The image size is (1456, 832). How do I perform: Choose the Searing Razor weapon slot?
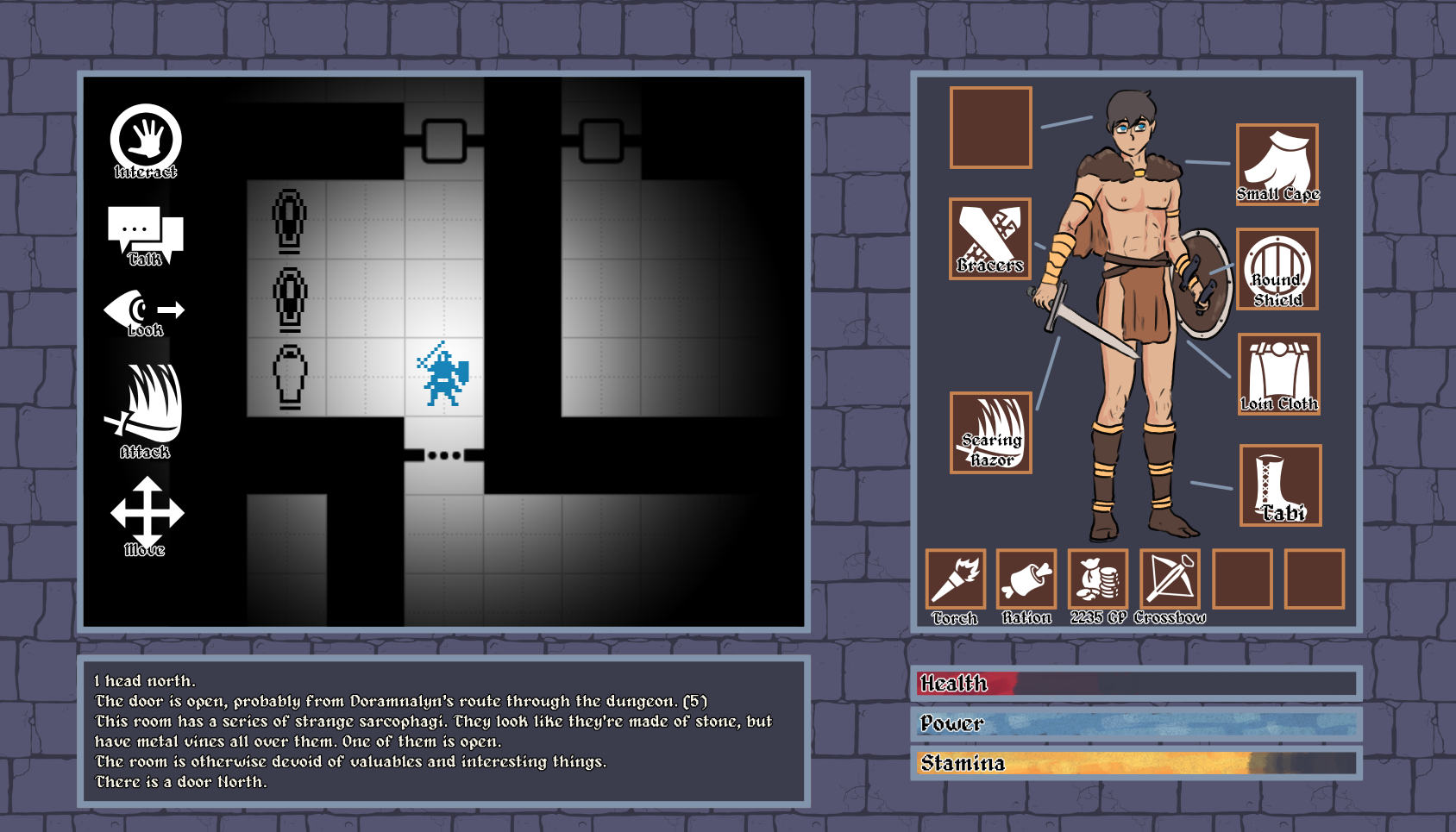991,433
